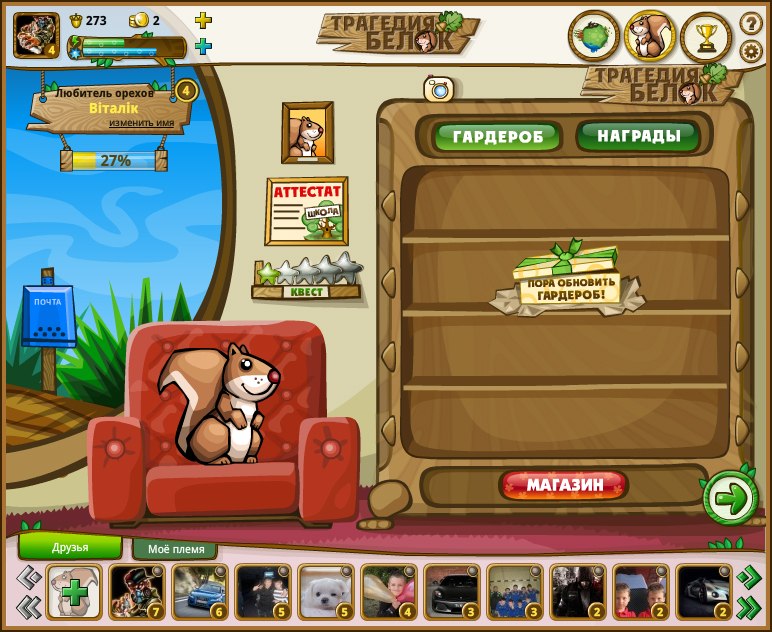
Task: Show the Квест star rating panel
Action: tap(307, 279)
